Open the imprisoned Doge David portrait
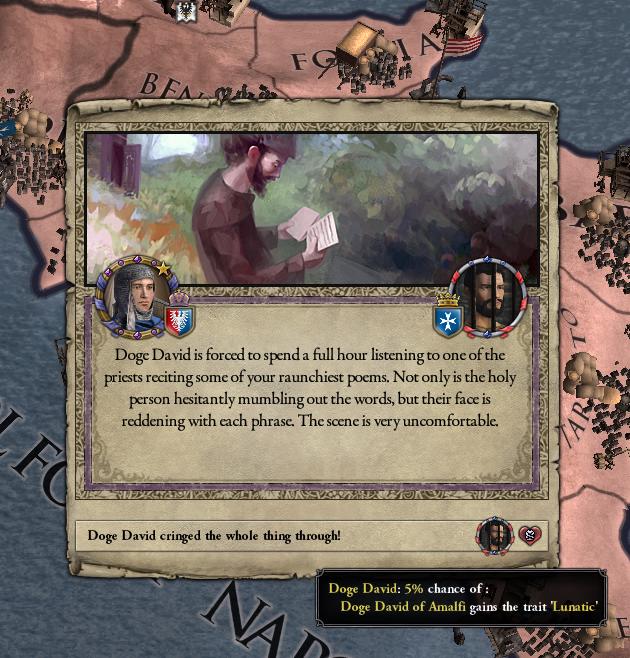 488,300
